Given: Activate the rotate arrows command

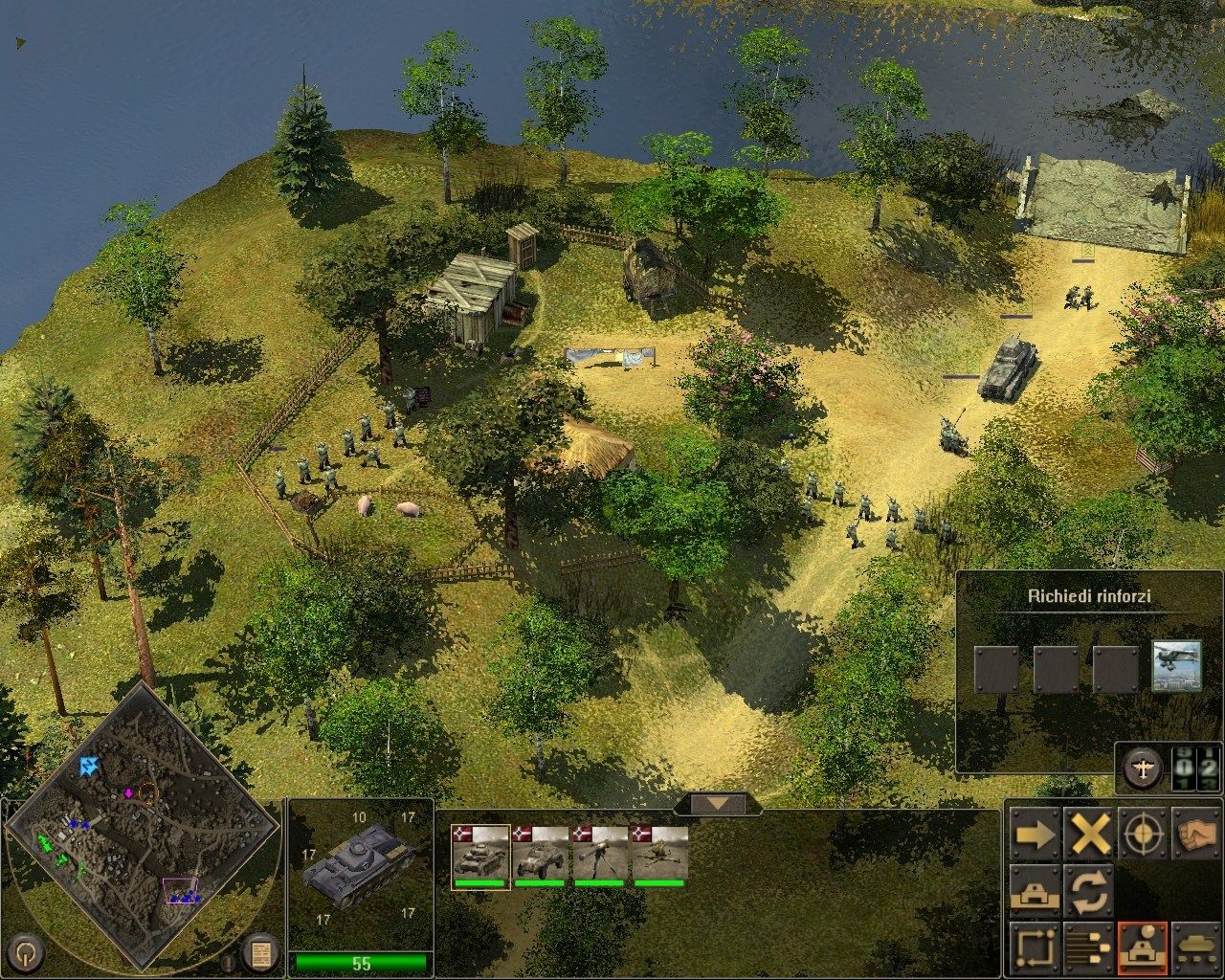Looking at the screenshot, I should tap(1089, 891).
